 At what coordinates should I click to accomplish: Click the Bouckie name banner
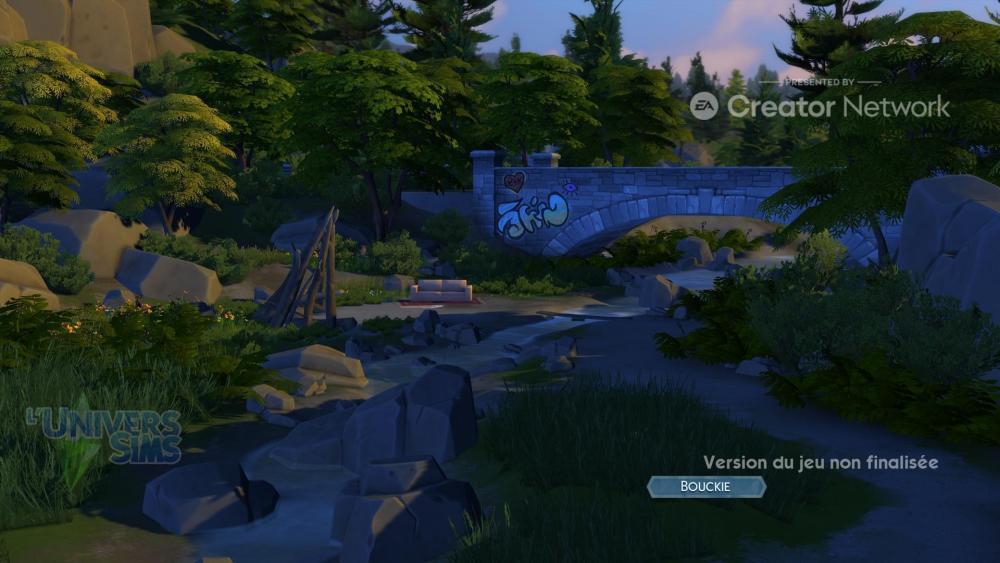point(706,487)
